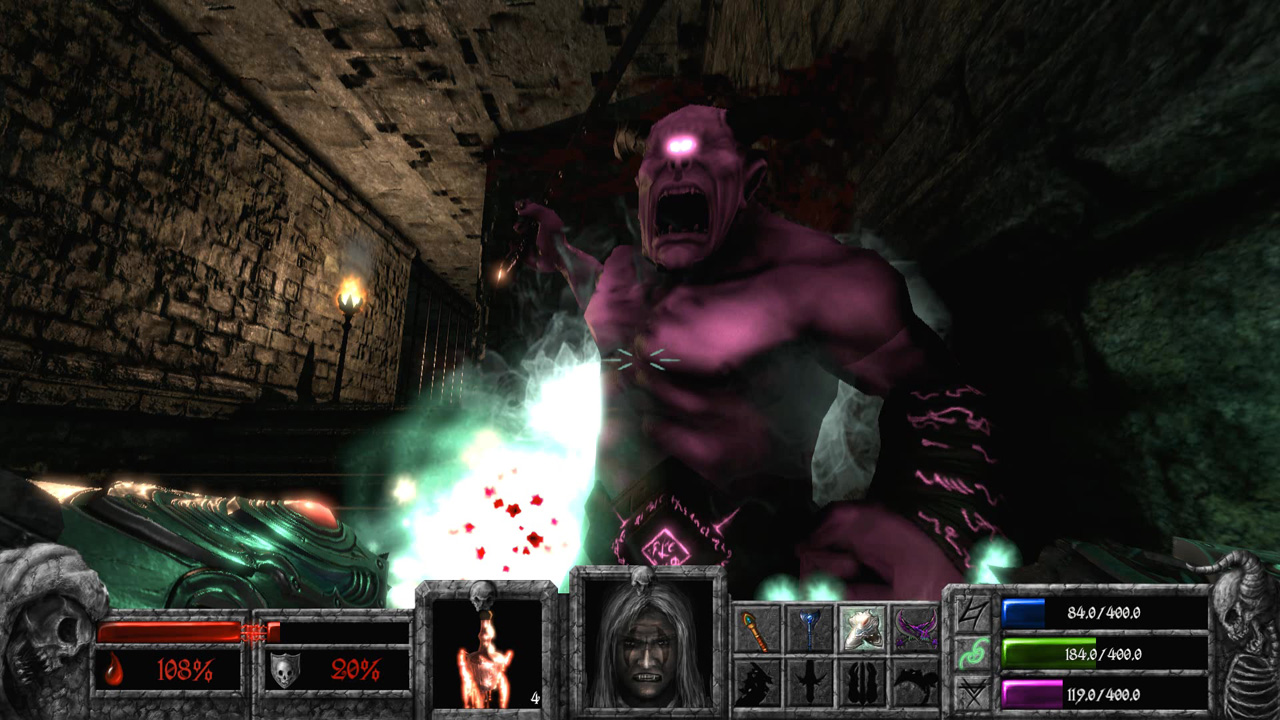Select the blue battle axe weapon icon
This screenshot has width=1280, height=720.
click(x=810, y=627)
